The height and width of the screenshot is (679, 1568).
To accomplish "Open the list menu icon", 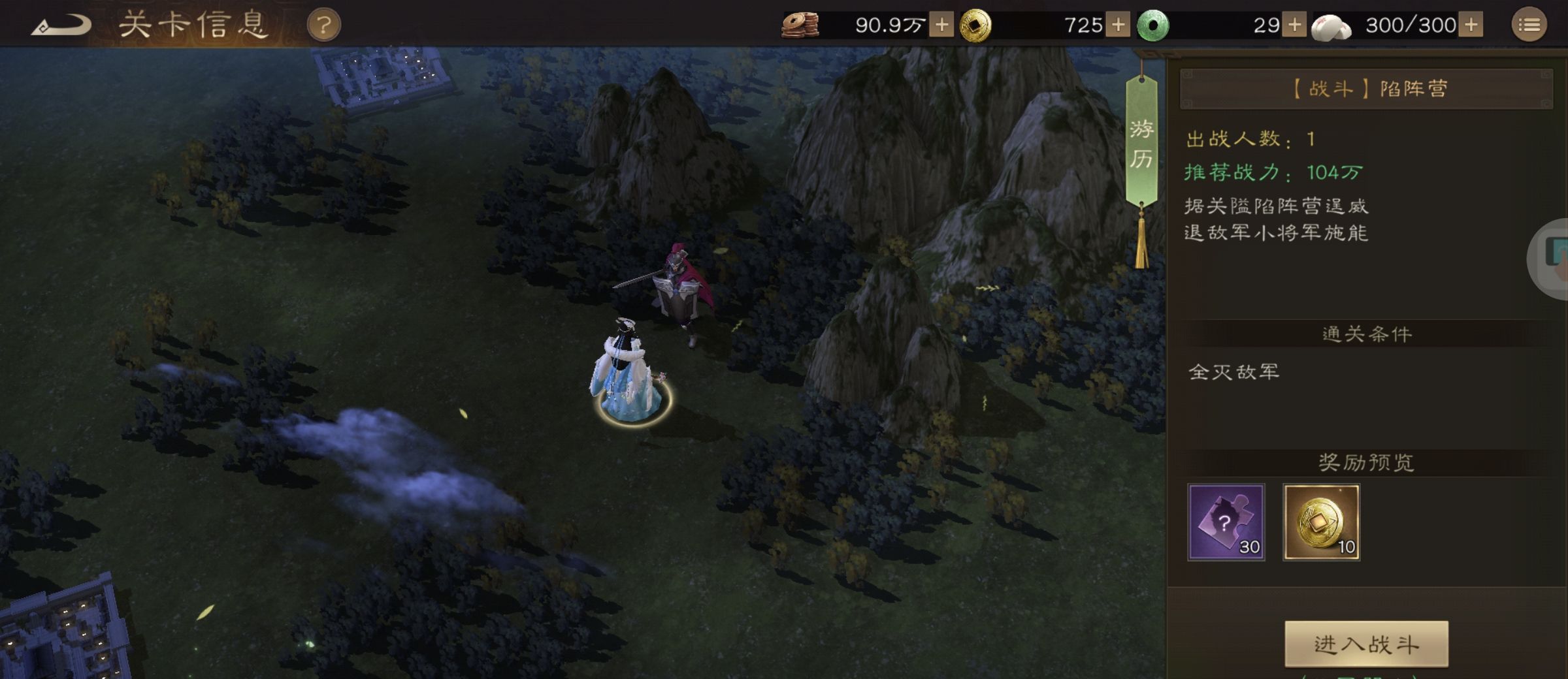I will click(x=1529, y=25).
